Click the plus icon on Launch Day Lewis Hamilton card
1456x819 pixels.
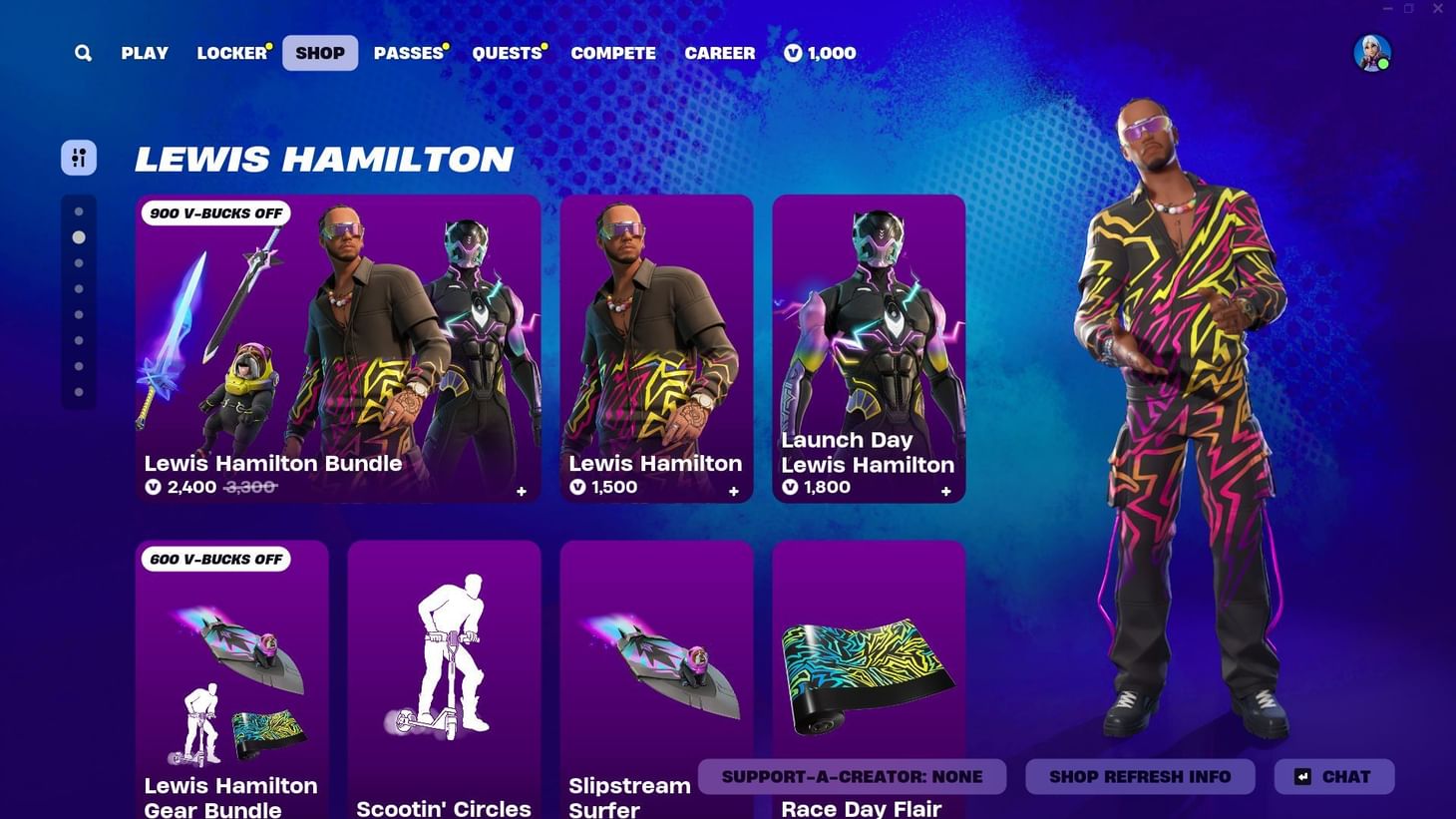pos(945,492)
